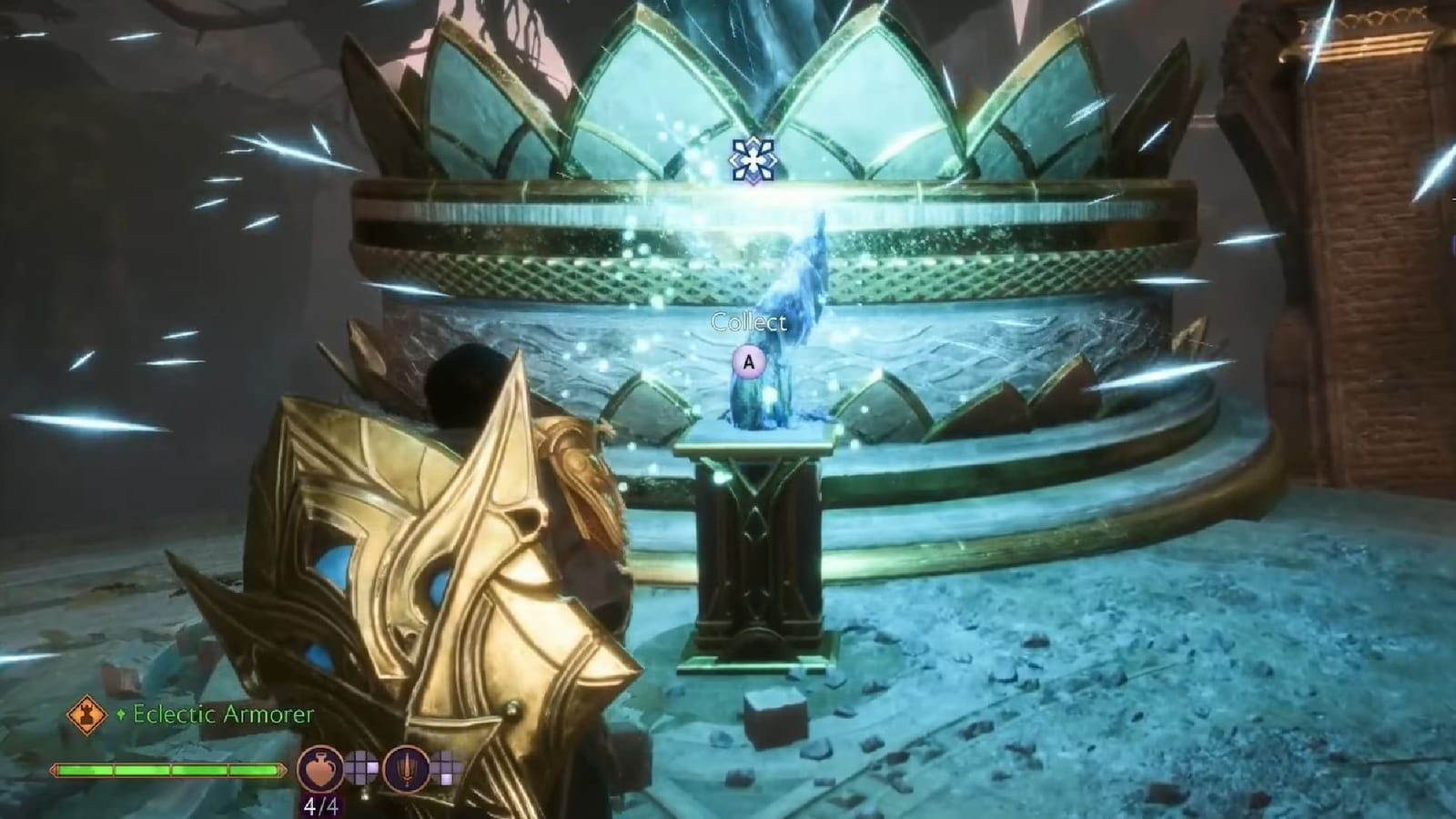The height and width of the screenshot is (819, 1456).
Task: Click the grid segments beside the sword icon
Action: [447, 768]
